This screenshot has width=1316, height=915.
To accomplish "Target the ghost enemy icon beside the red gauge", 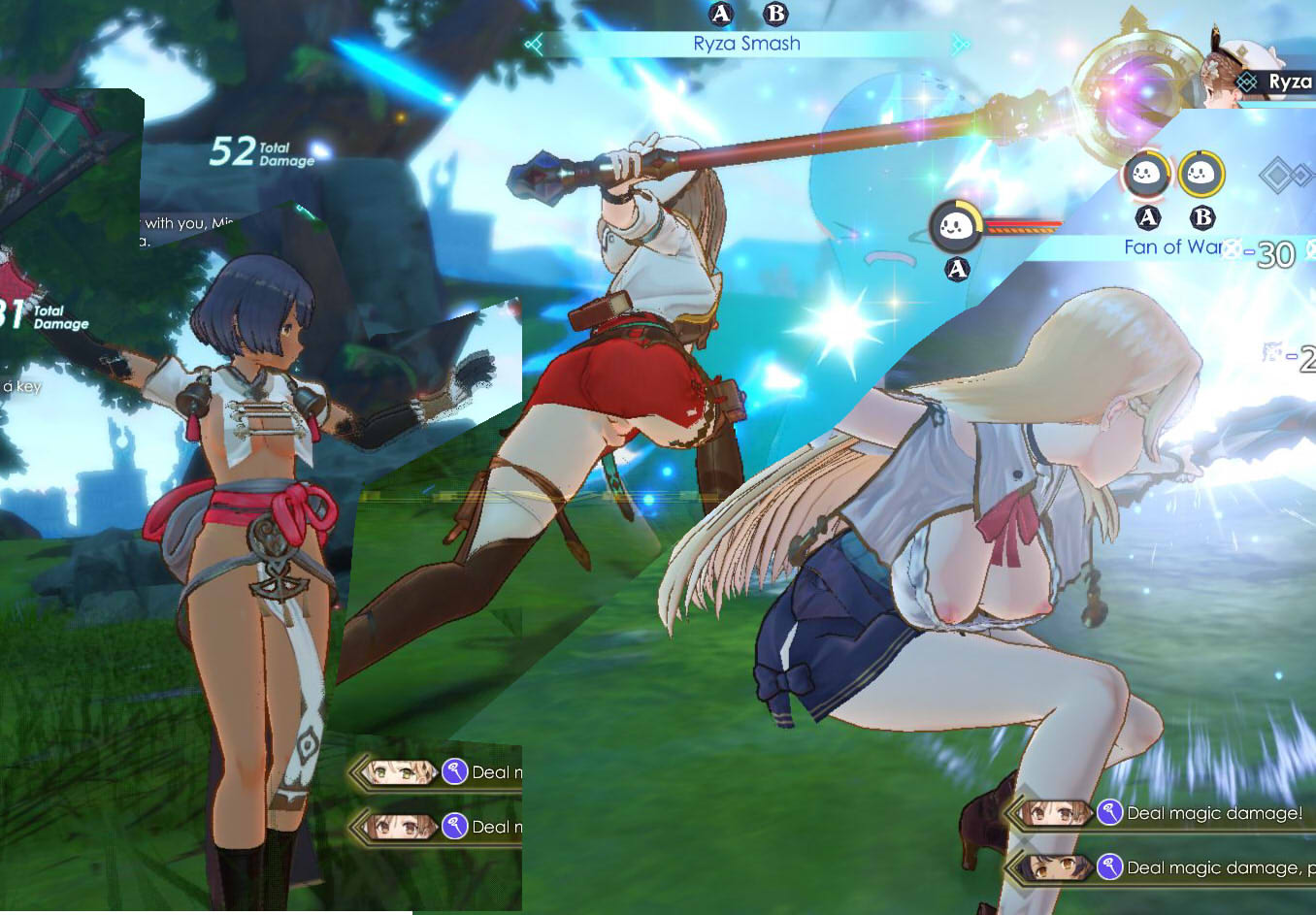I will pyautogui.click(x=954, y=227).
